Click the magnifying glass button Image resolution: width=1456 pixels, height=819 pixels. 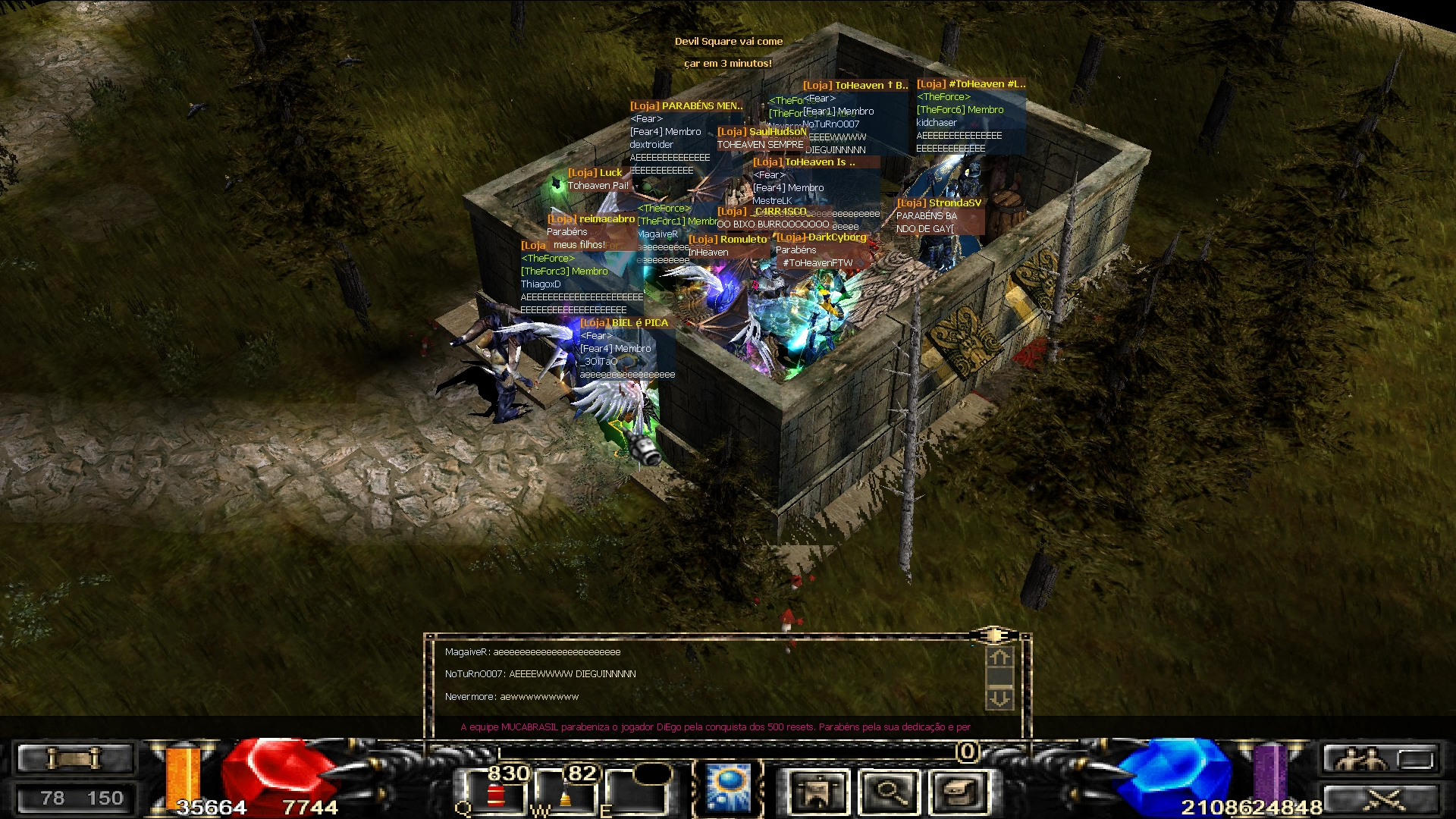coord(889,793)
